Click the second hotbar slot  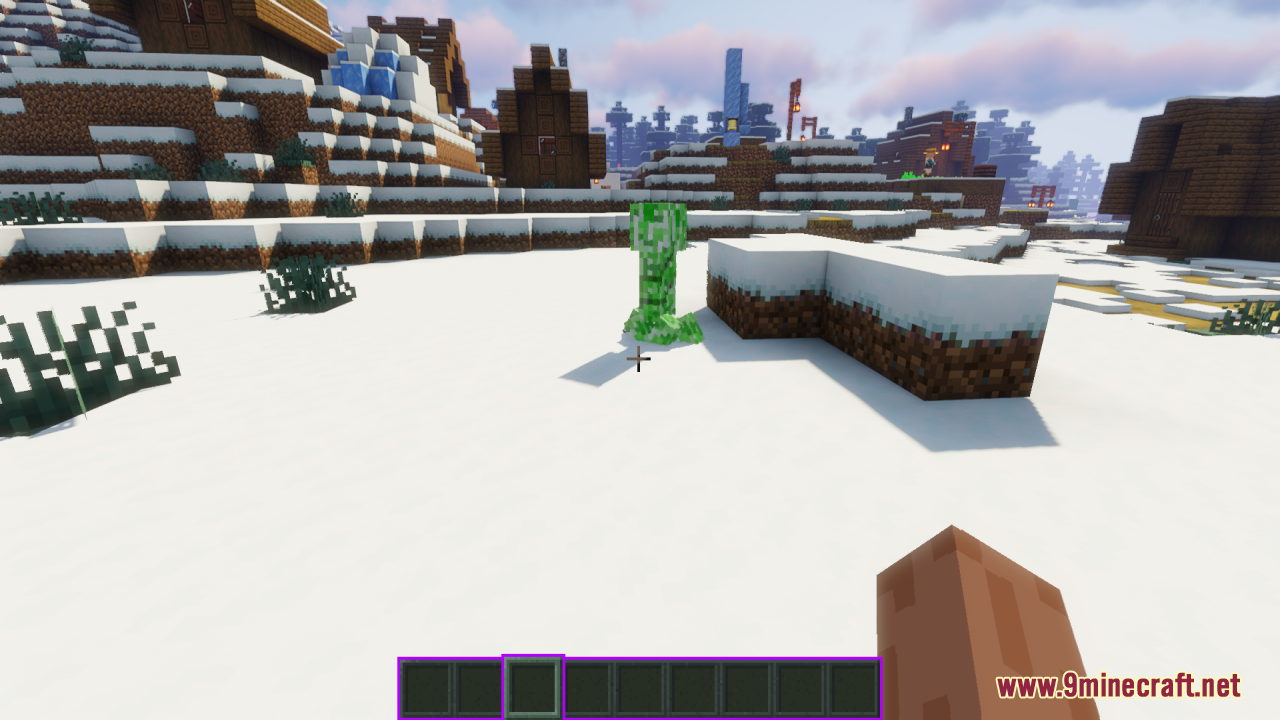(477, 684)
